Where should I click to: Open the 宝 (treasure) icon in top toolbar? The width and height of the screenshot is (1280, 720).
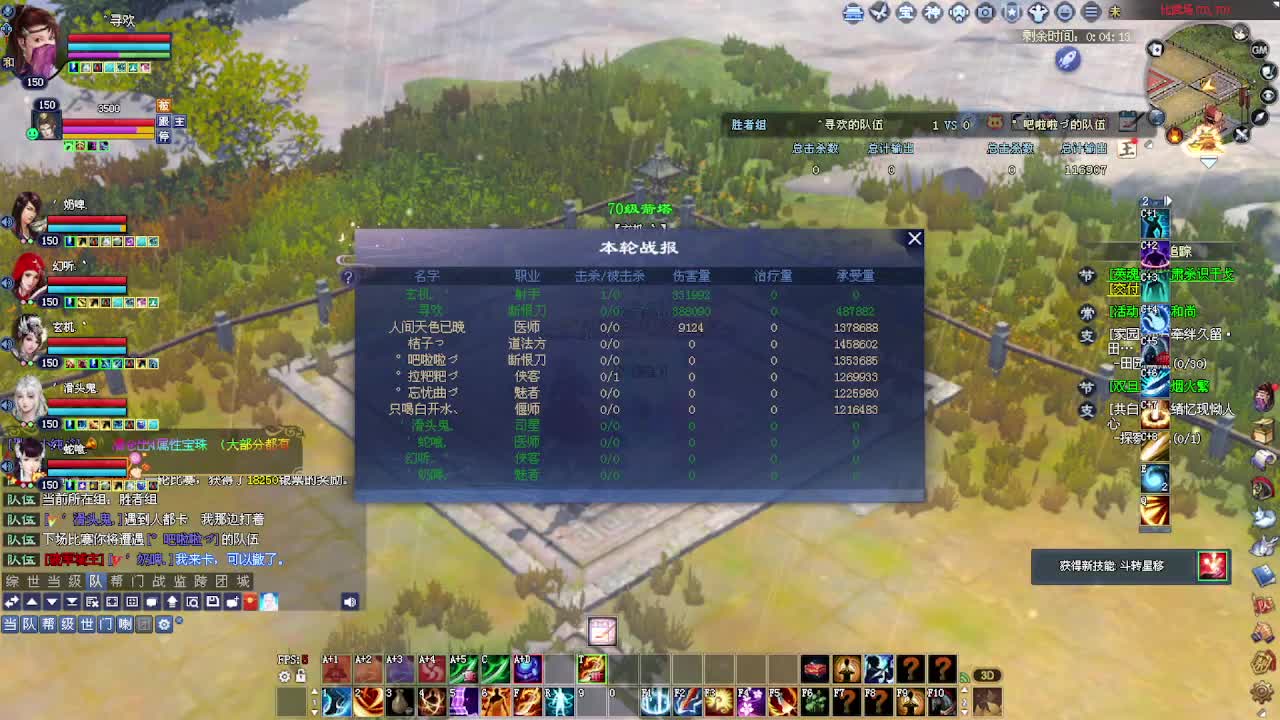point(905,13)
